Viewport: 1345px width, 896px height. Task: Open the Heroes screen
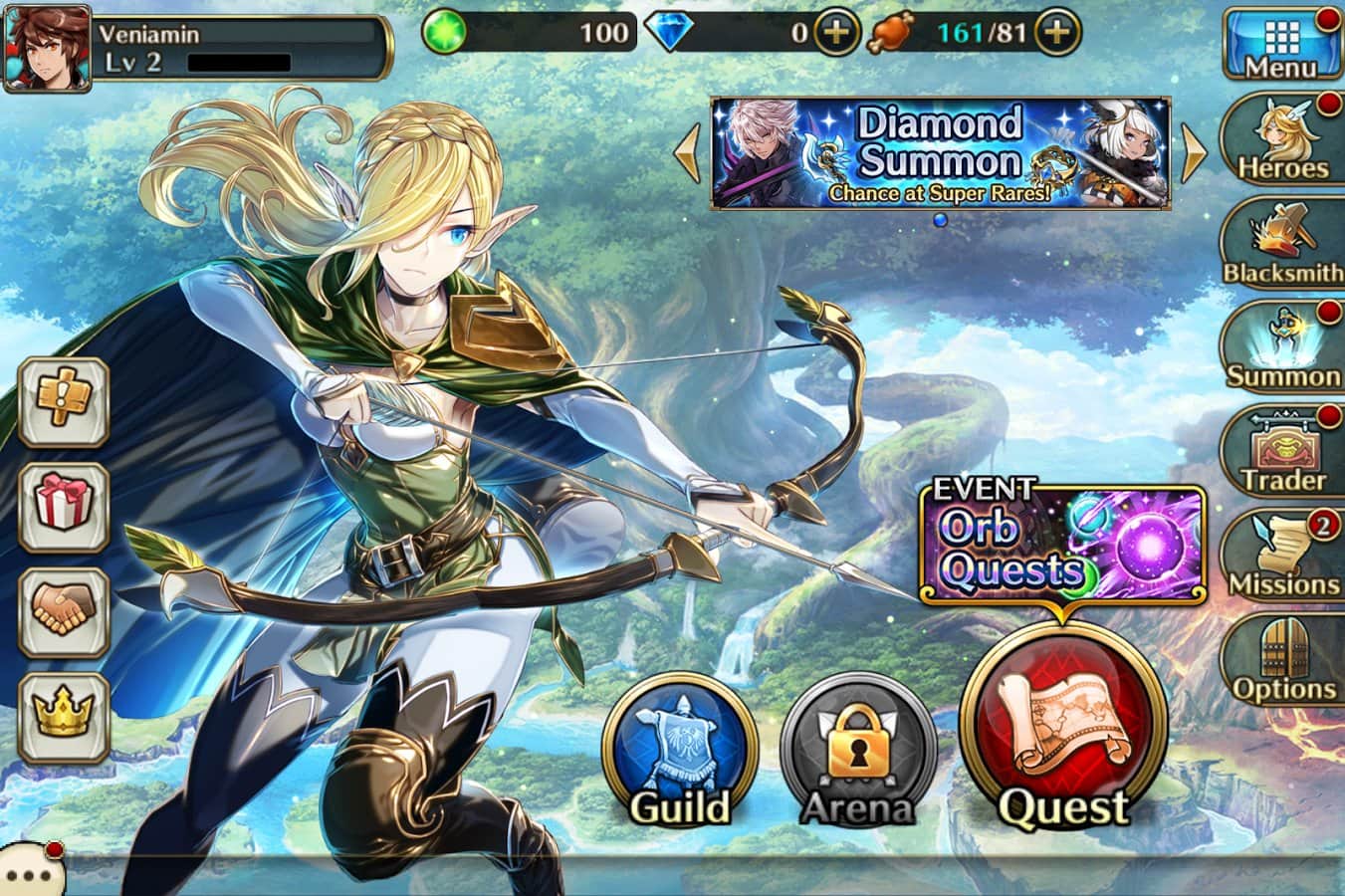tap(1282, 140)
